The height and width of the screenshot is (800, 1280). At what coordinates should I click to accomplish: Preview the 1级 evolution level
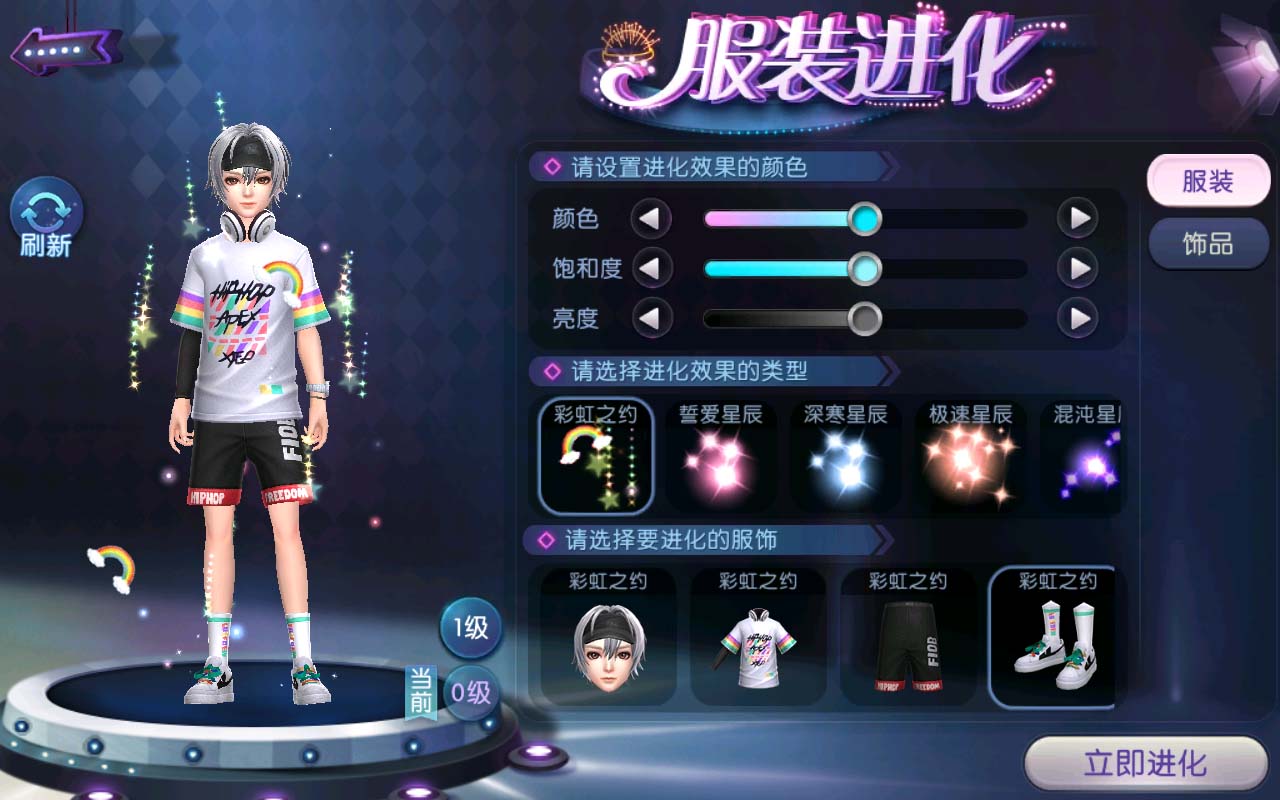point(471,628)
